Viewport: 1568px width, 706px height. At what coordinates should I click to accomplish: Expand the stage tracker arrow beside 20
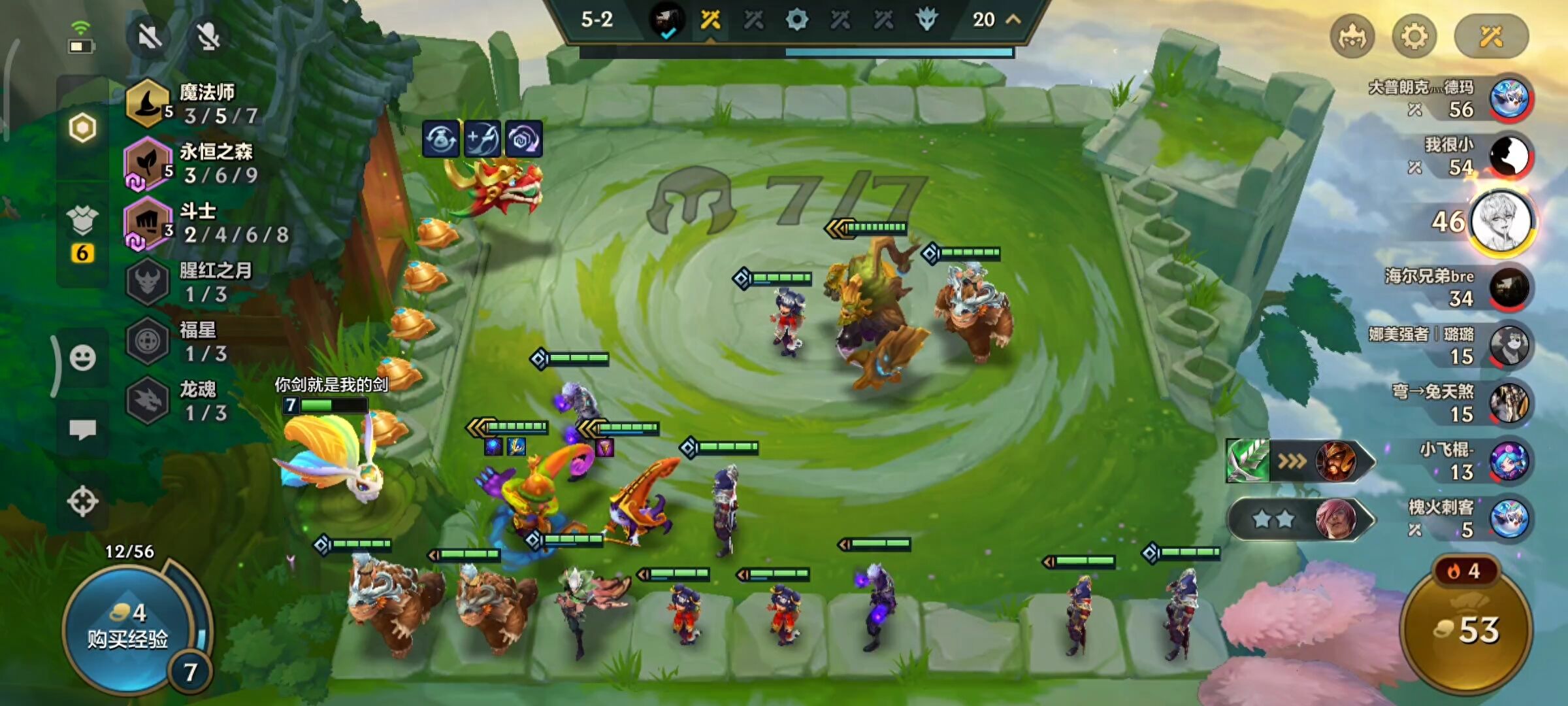tap(1013, 20)
